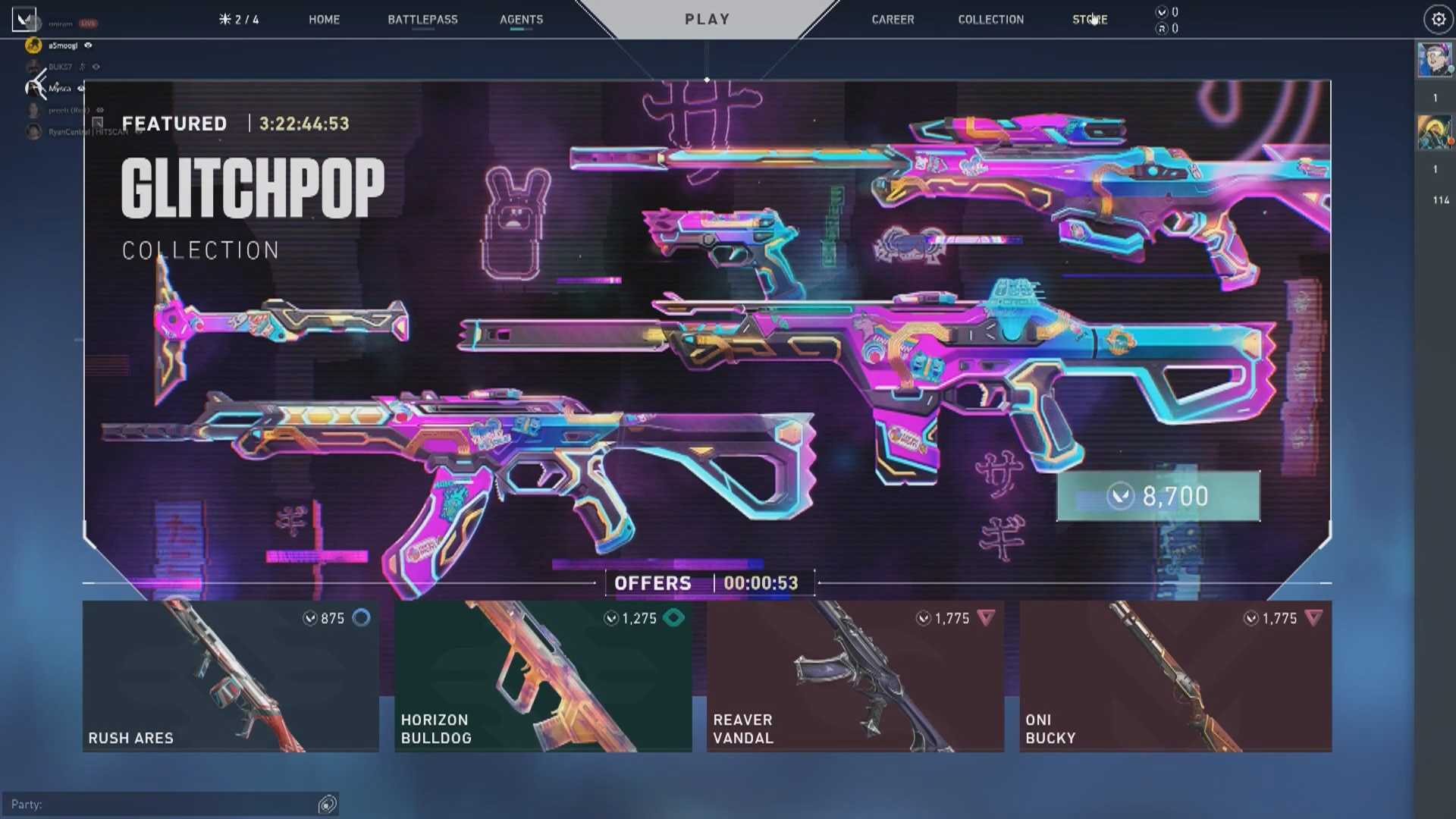The width and height of the screenshot is (1456, 819).
Task: Go to the Agents tab
Action: click(521, 20)
